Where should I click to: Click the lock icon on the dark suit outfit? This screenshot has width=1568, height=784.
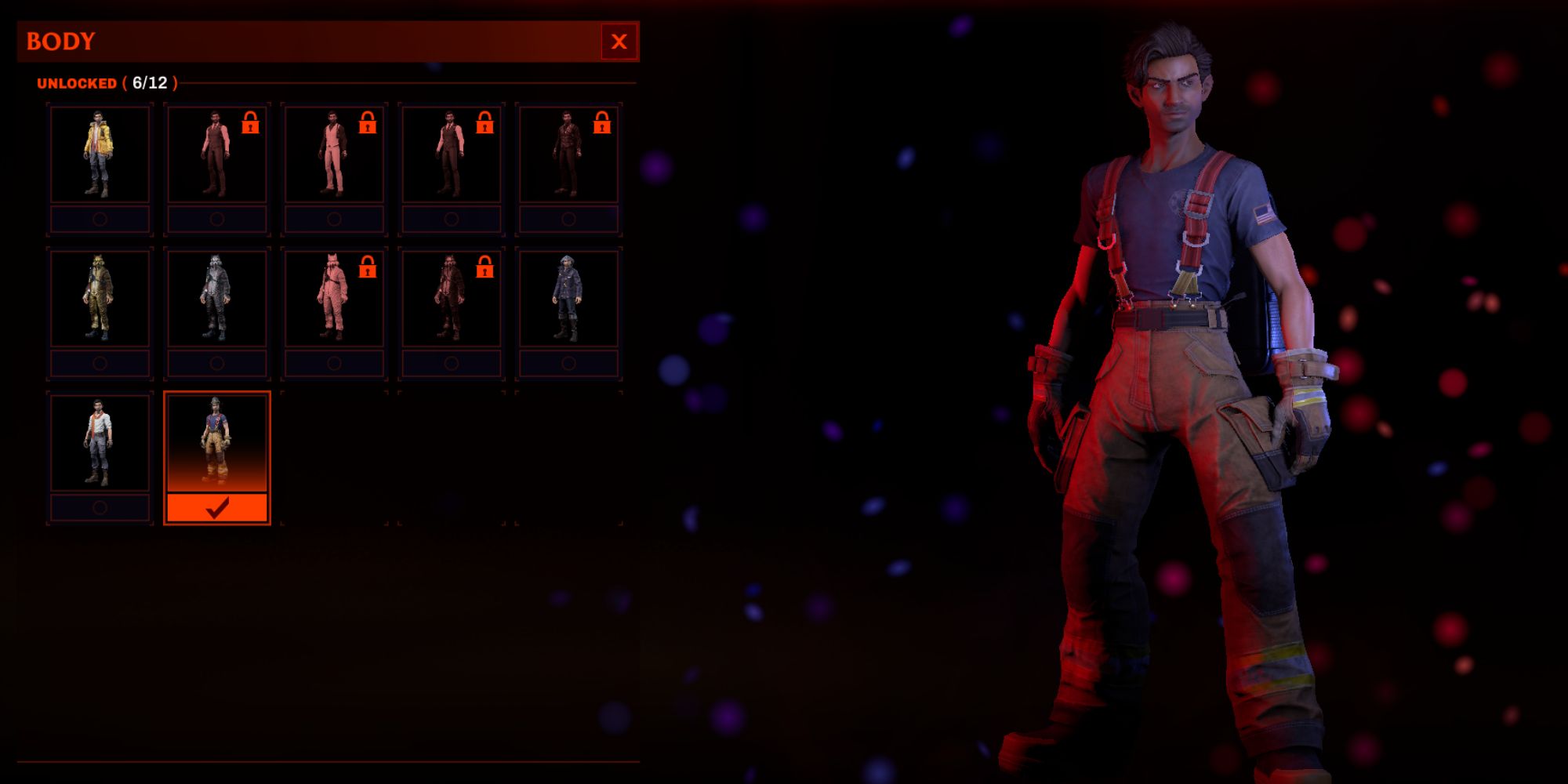[x=485, y=124]
